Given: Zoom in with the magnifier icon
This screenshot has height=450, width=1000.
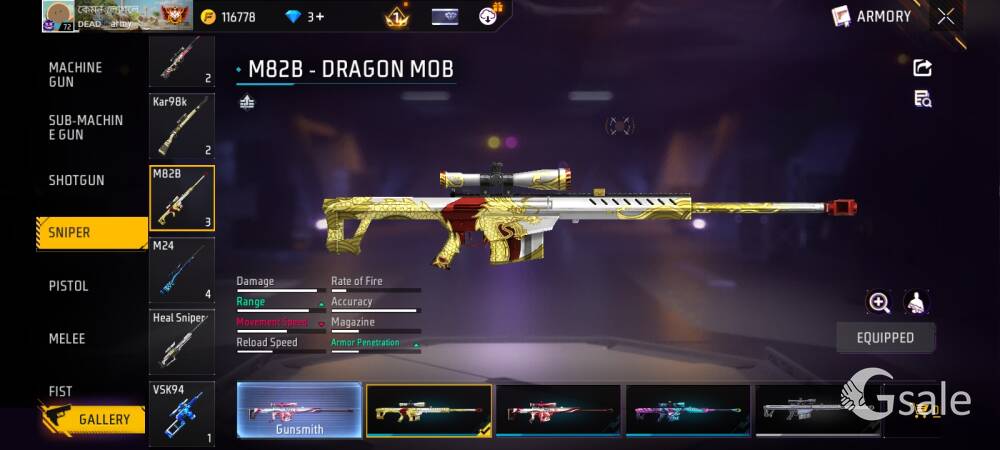Looking at the screenshot, I should coord(879,302).
